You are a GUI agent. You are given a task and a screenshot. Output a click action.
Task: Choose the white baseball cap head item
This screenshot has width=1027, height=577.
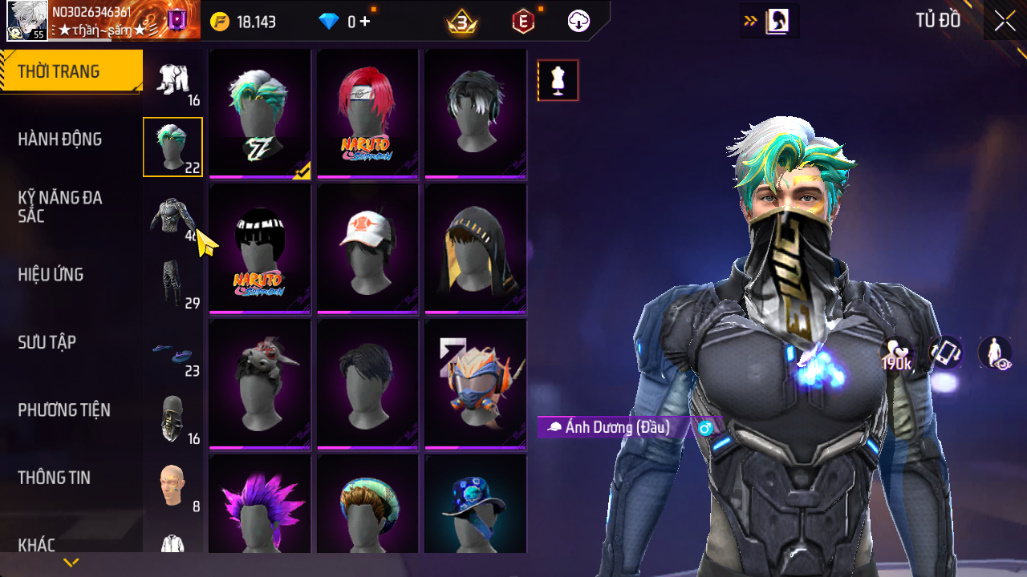(x=367, y=248)
